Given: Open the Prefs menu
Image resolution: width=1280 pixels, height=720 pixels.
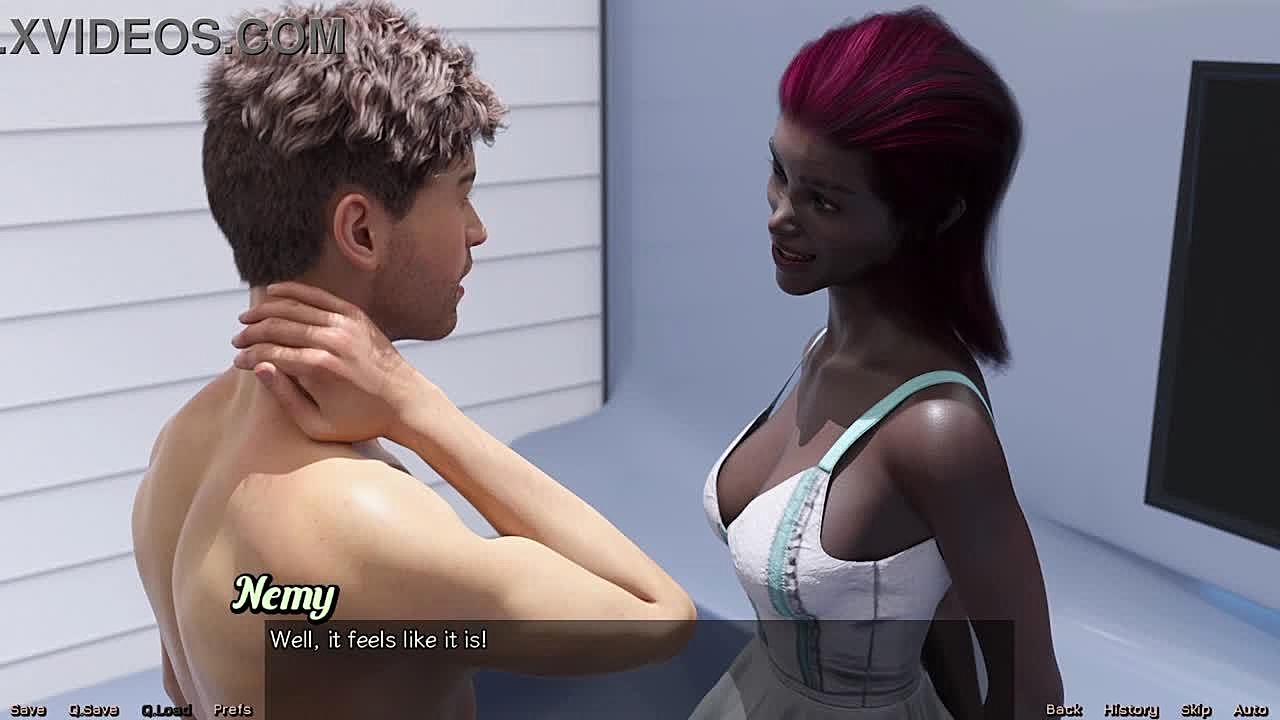Looking at the screenshot, I should click(232, 710).
